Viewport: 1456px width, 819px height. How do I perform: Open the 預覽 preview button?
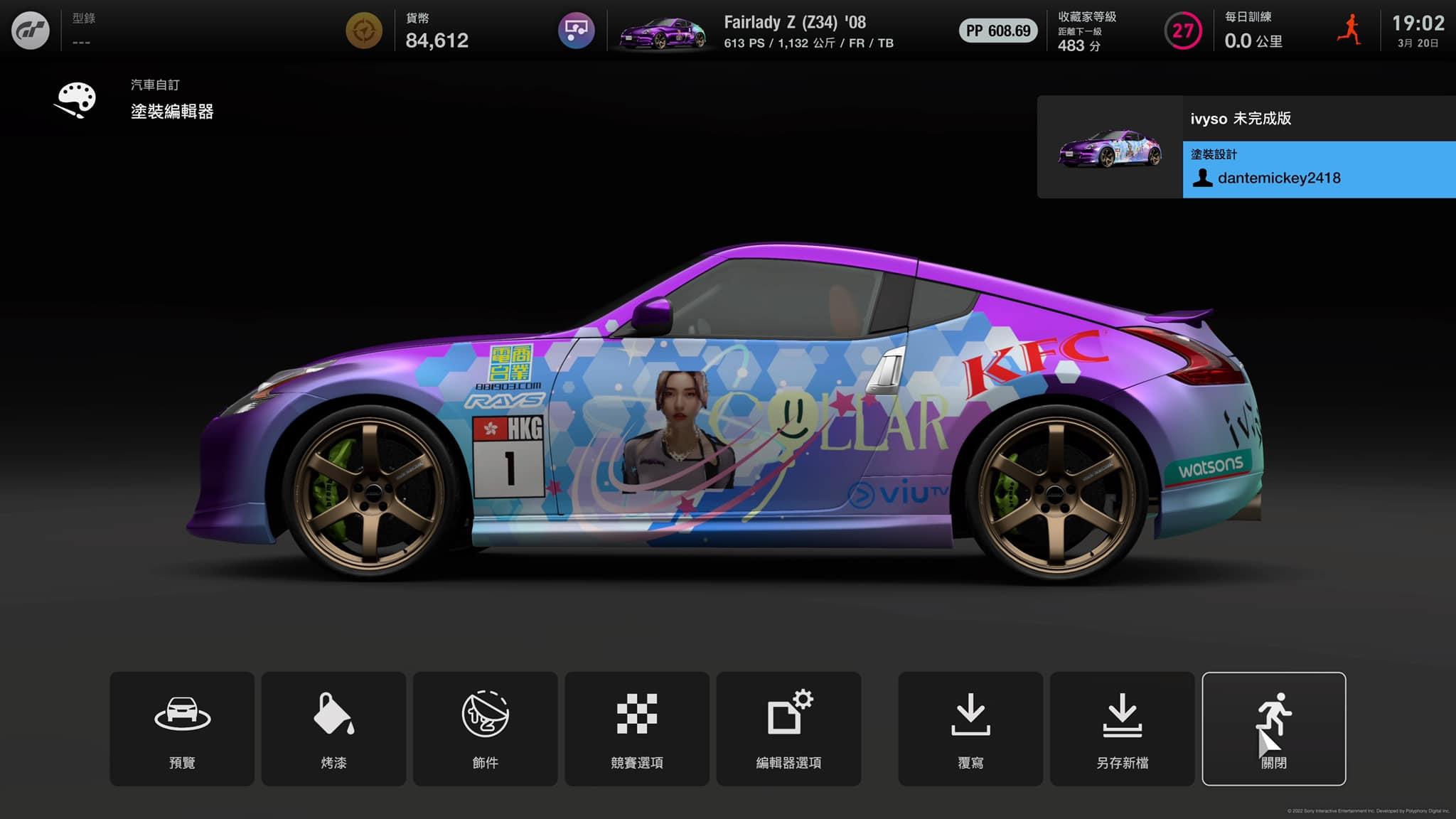(182, 729)
